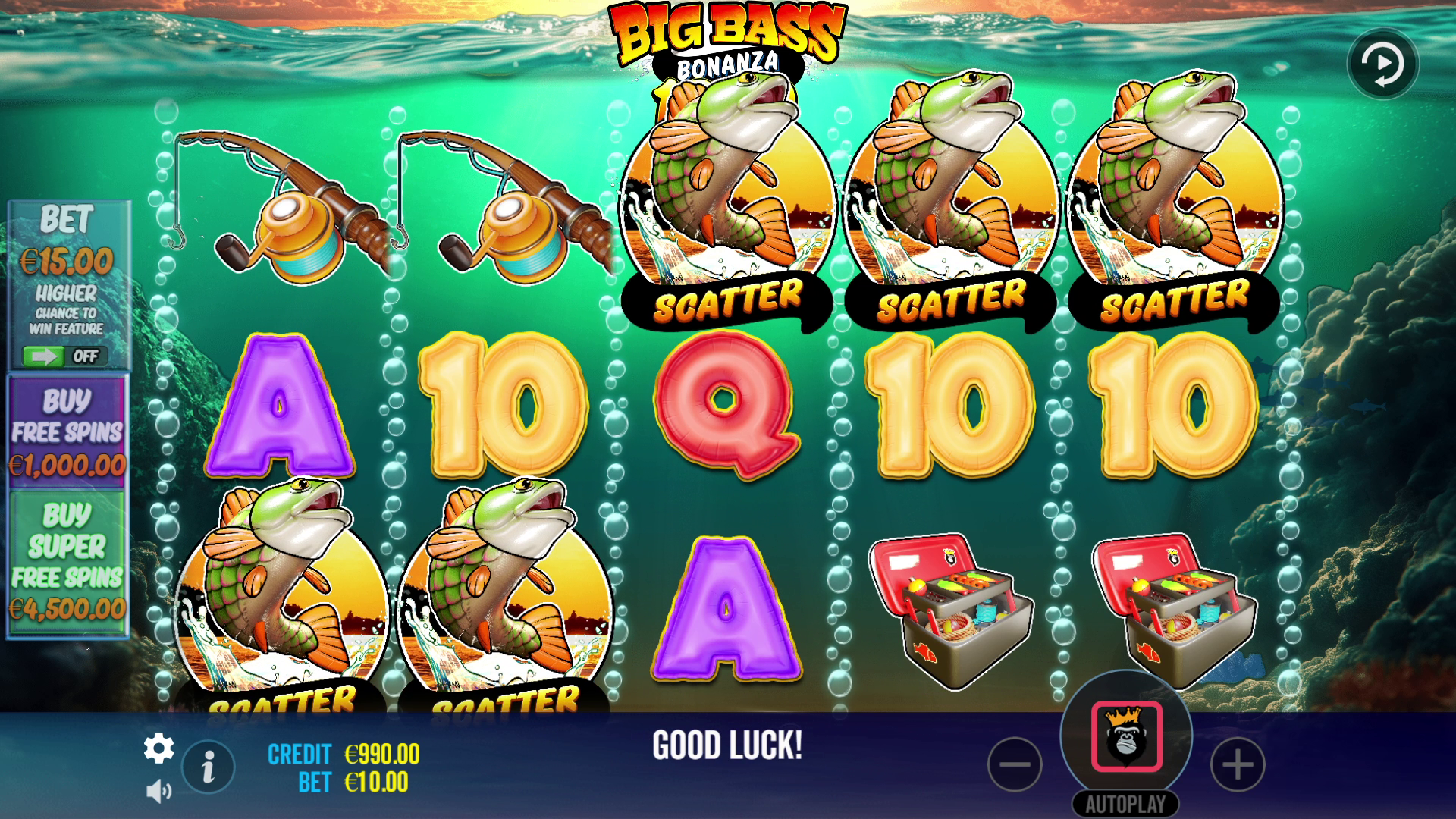Open the game info page
Screen dimensions: 1456x819
pyautogui.click(x=208, y=767)
